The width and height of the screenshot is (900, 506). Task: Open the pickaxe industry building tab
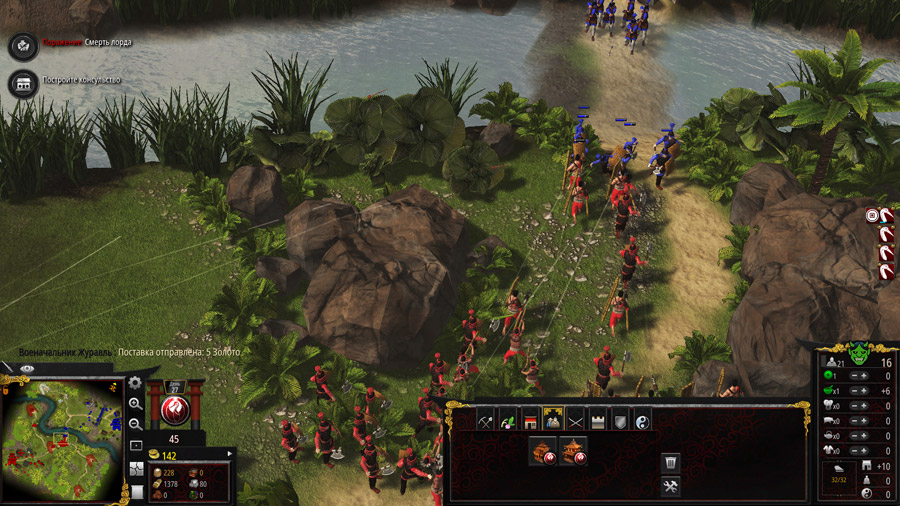point(486,422)
